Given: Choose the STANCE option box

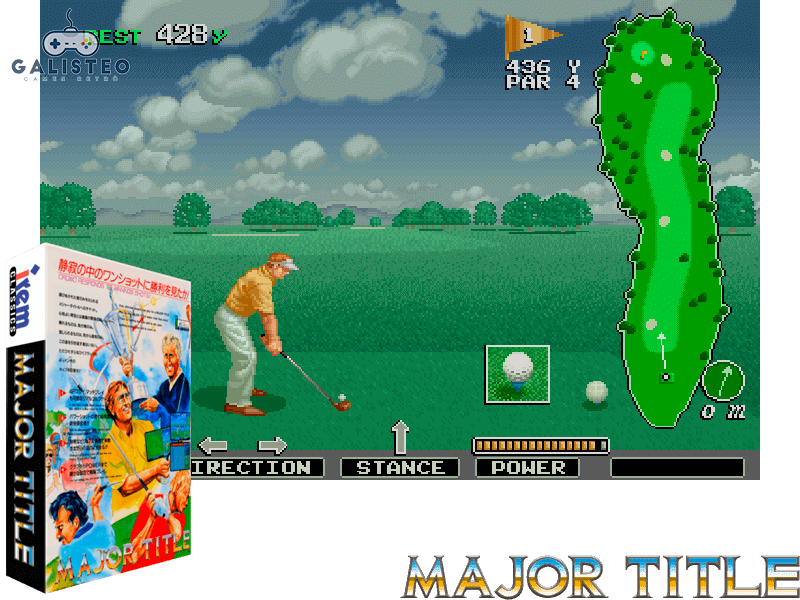Looking at the screenshot, I should (400, 467).
